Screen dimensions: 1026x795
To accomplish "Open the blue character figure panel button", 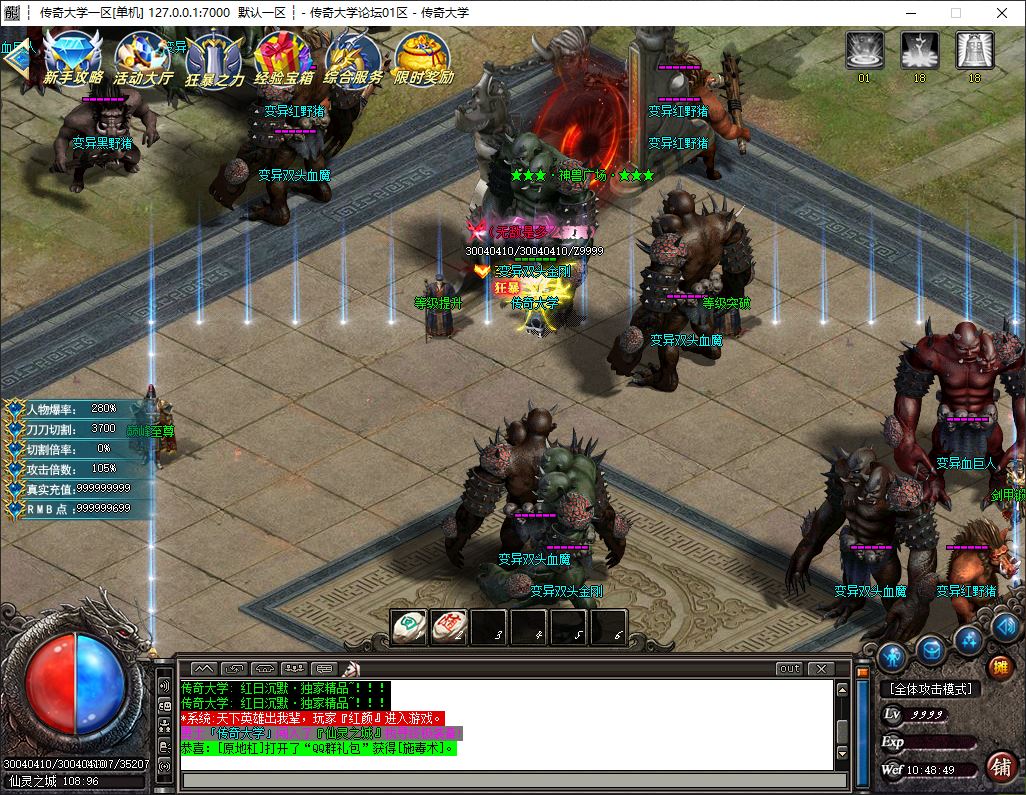I will (892, 657).
